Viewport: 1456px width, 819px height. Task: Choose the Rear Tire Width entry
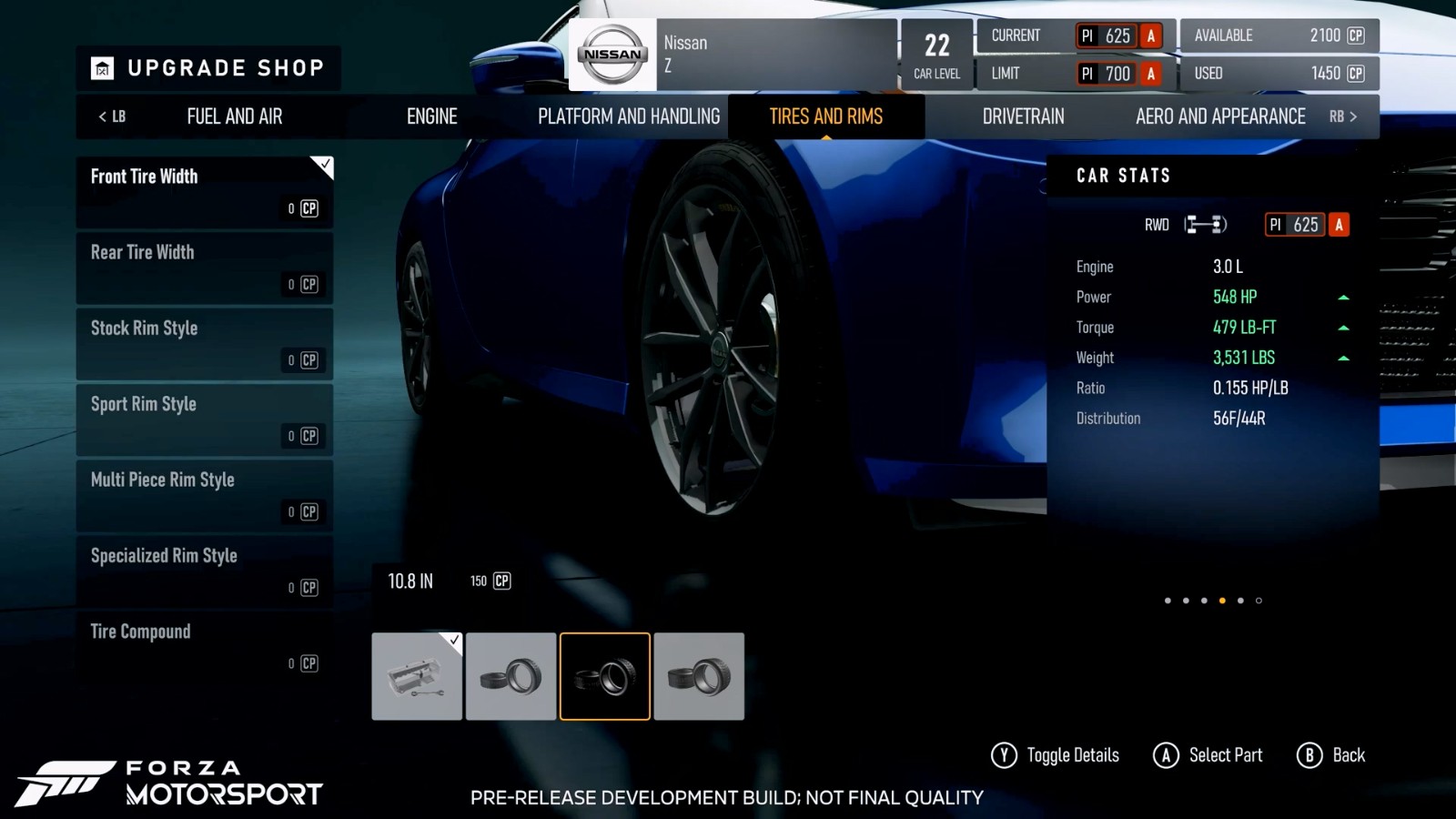pos(205,268)
